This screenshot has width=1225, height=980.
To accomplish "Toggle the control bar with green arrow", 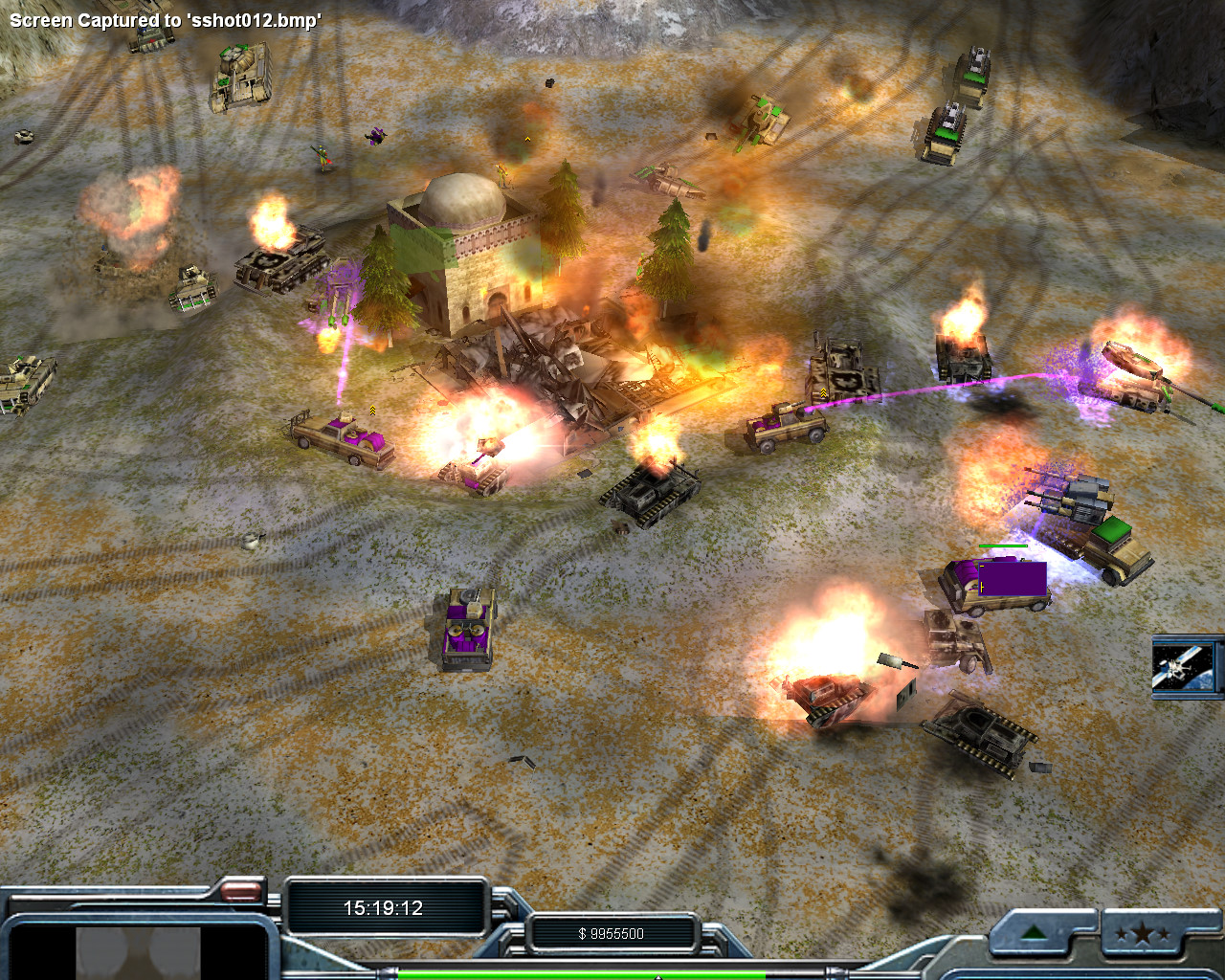I will pyautogui.click(x=1034, y=933).
